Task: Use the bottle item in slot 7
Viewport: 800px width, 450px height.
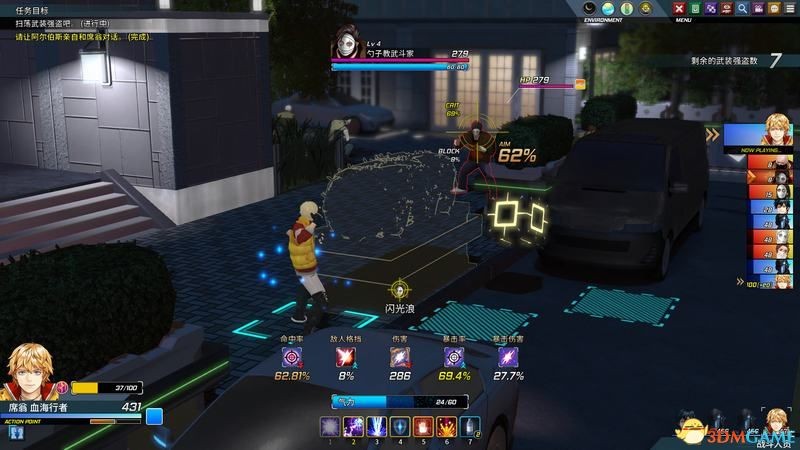Action: pyautogui.click(x=471, y=426)
